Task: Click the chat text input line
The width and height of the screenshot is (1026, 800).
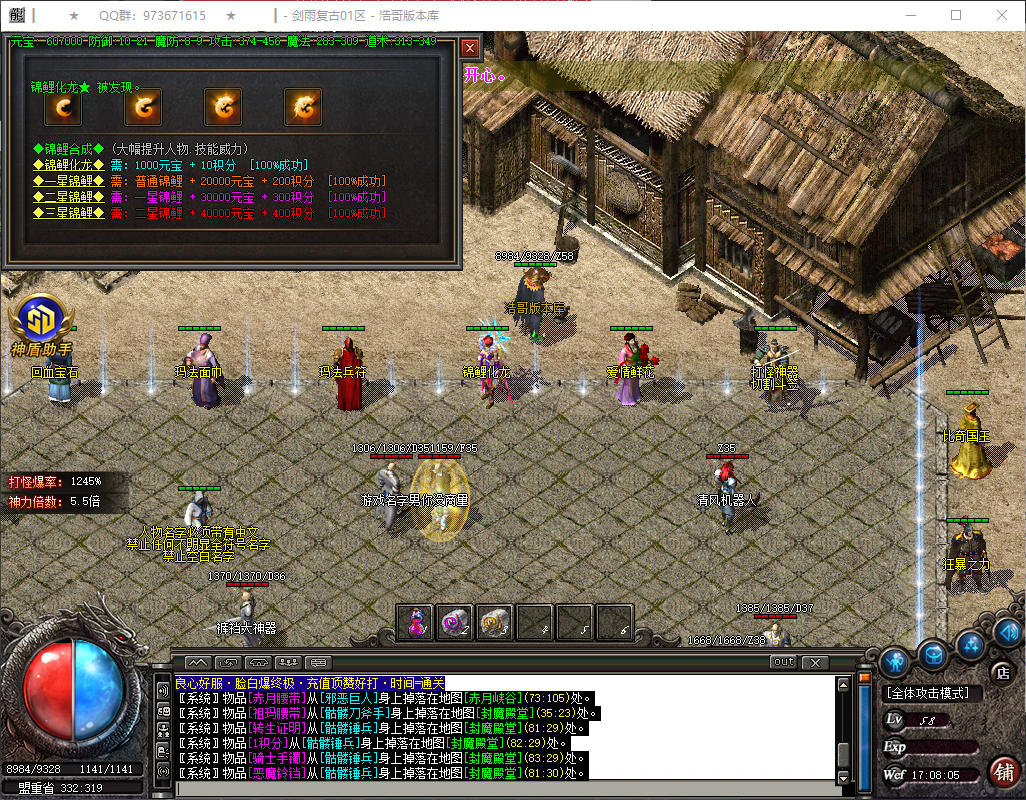Action: click(x=500, y=787)
